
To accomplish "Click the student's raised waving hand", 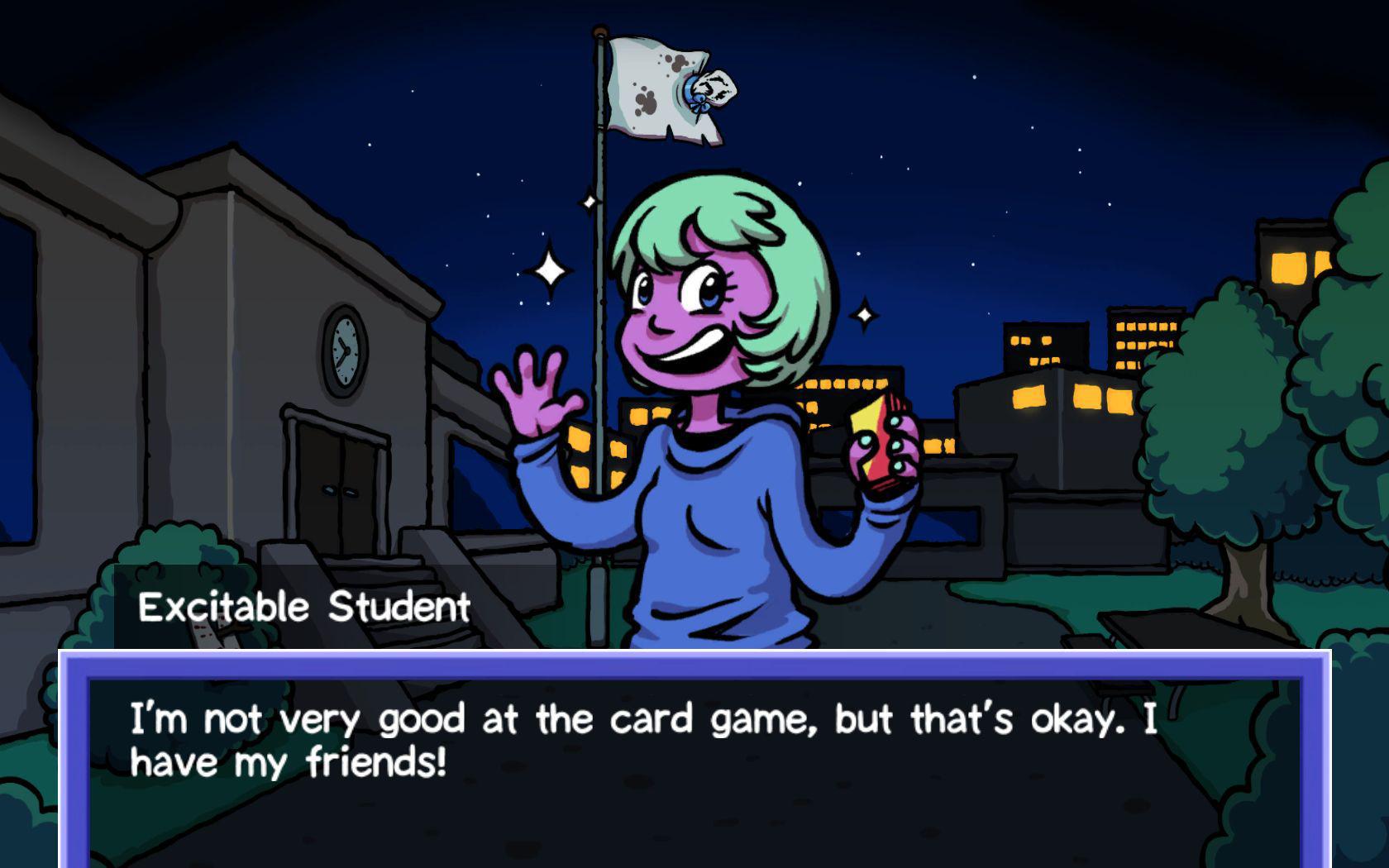I will pos(542,397).
